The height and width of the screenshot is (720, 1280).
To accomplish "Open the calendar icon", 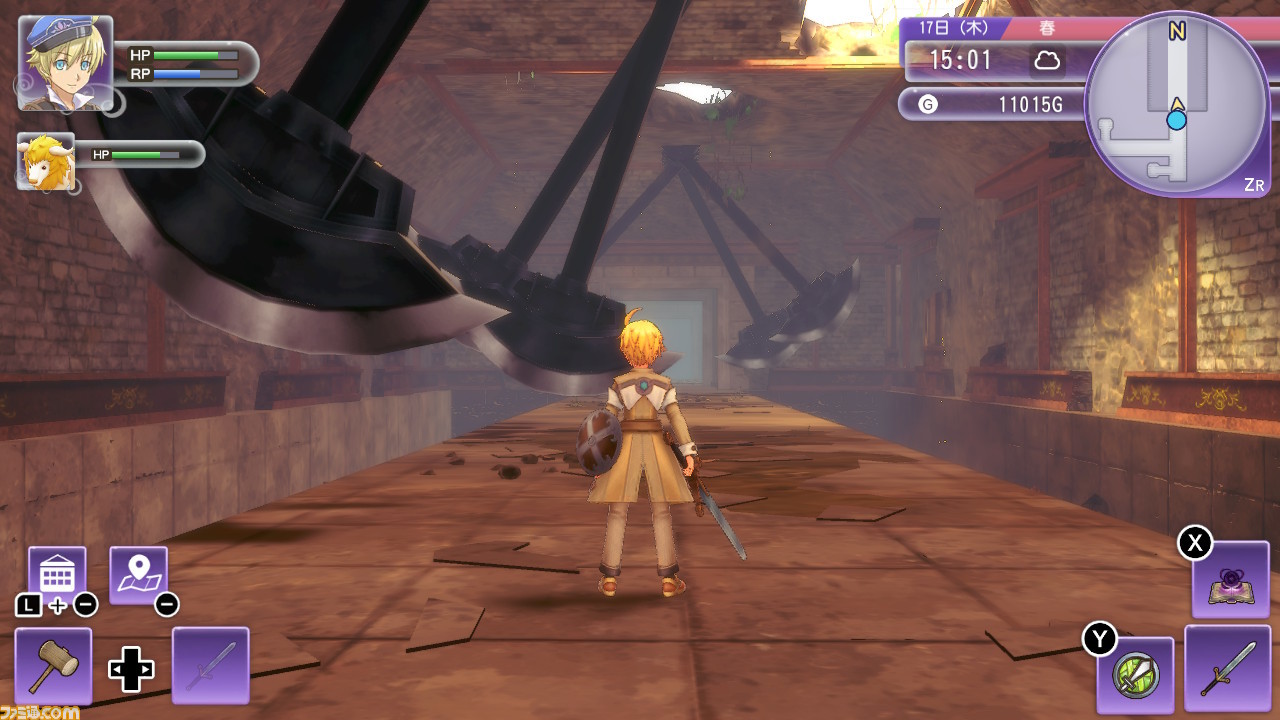I will pyautogui.click(x=57, y=575).
